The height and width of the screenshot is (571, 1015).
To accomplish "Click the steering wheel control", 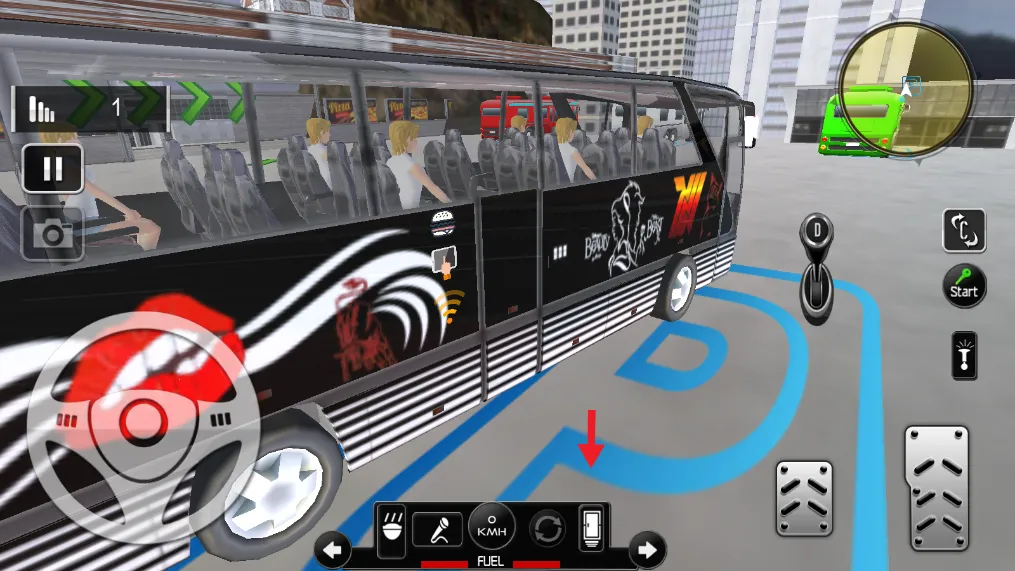I will (x=144, y=418).
